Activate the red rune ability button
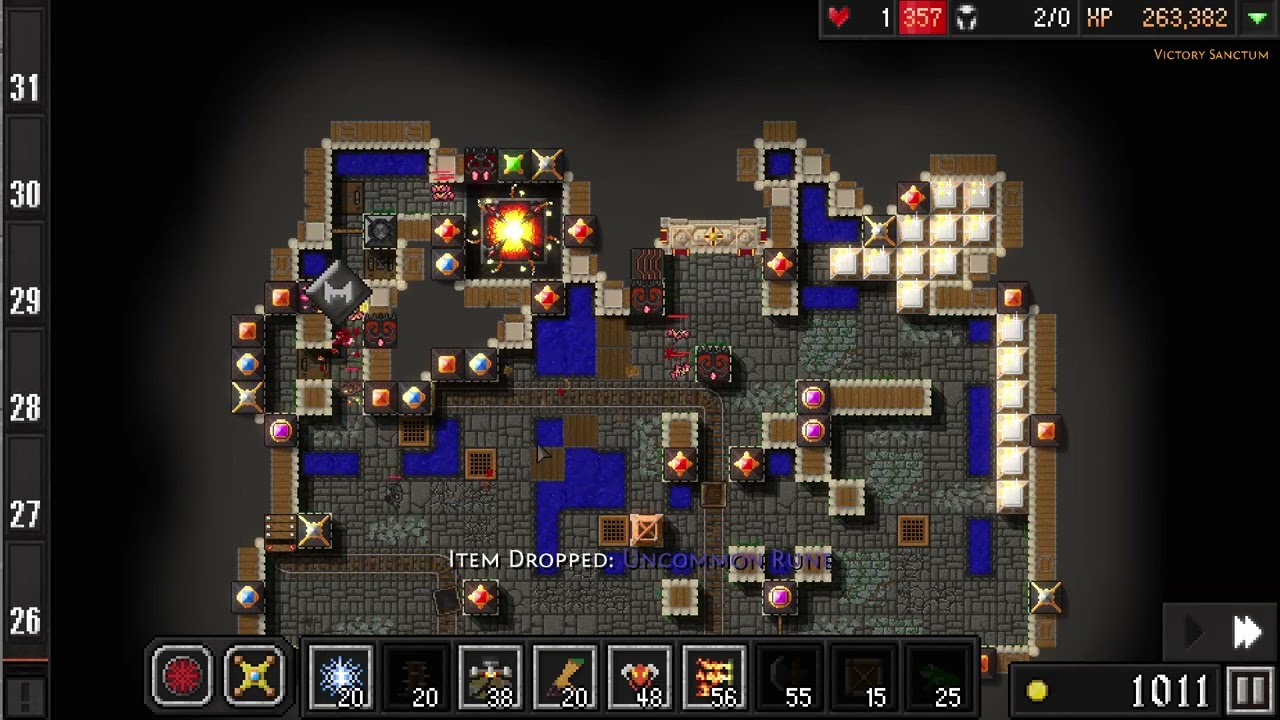Viewport: 1280px width, 720px height. 182,676
